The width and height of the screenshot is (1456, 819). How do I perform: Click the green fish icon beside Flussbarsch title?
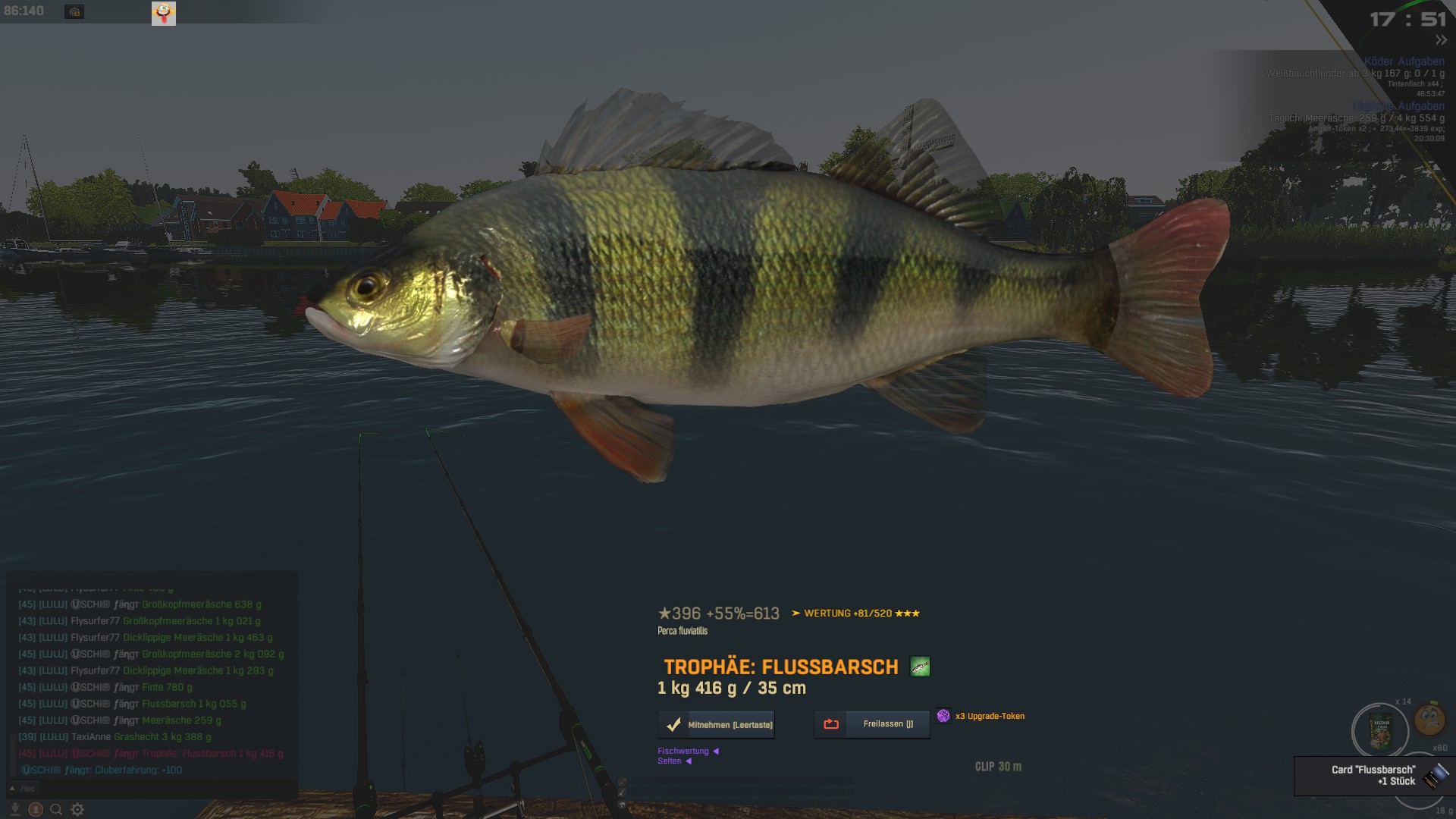(x=920, y=667)
